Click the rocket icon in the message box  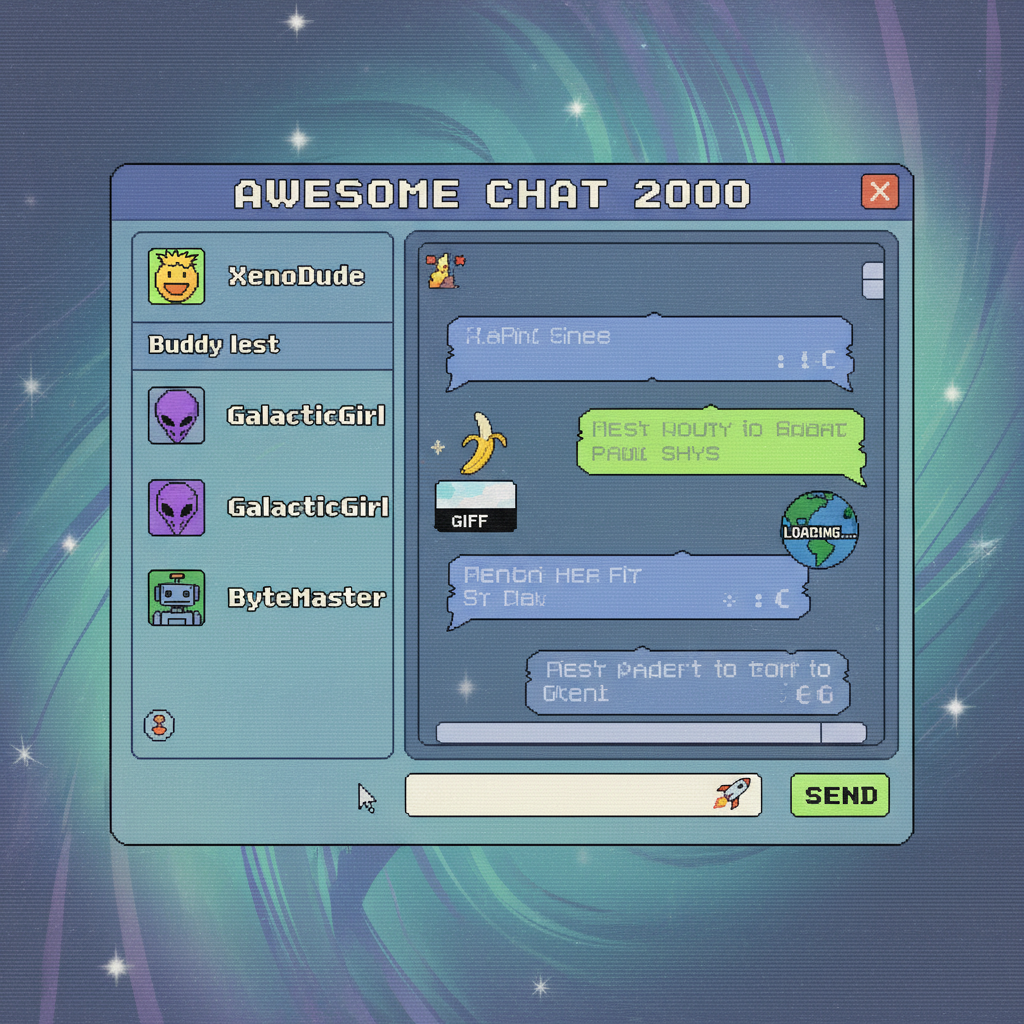pos(733,794)
